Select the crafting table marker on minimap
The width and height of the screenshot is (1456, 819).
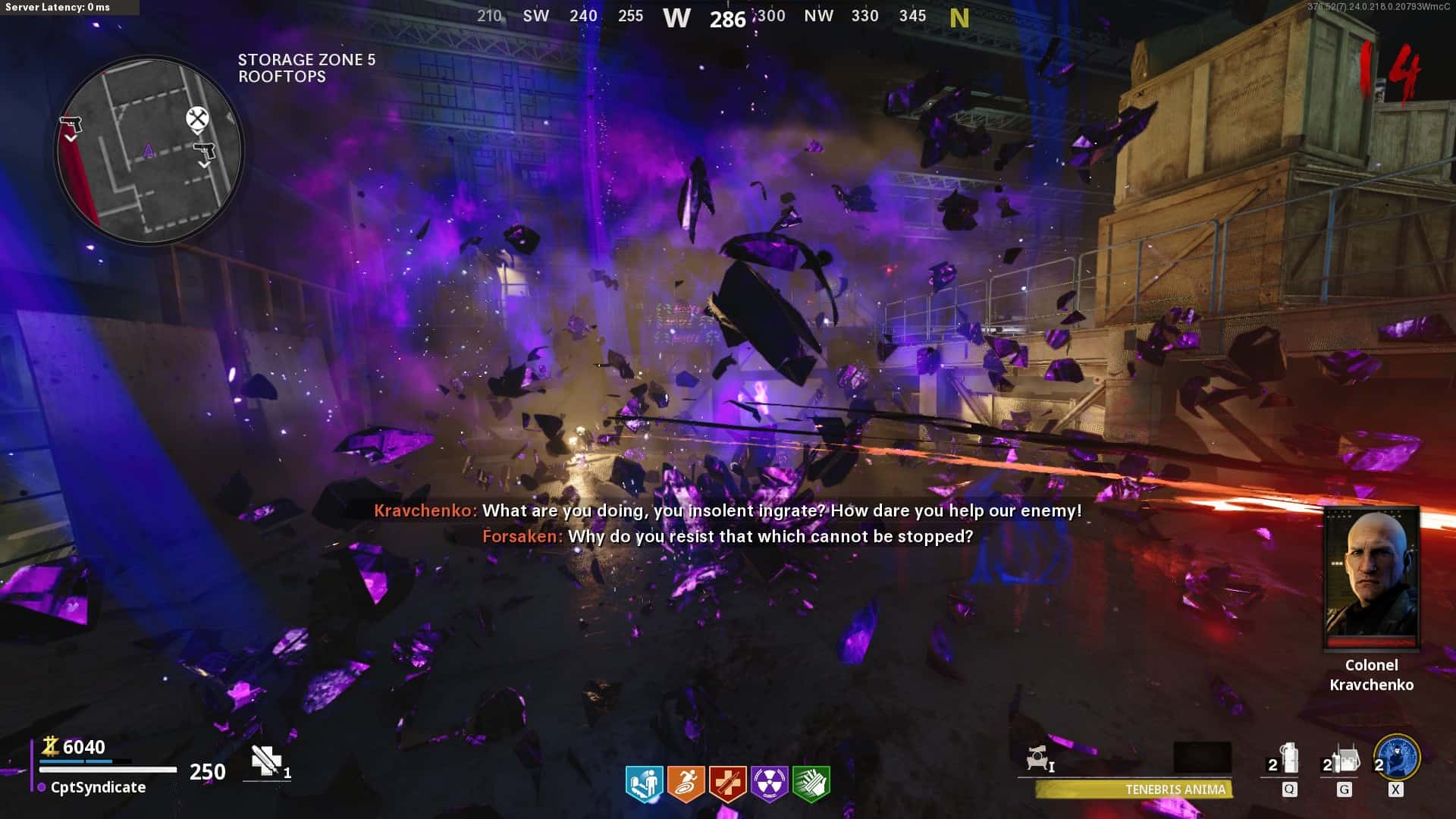pyautogui.click(x=197, y=119)
